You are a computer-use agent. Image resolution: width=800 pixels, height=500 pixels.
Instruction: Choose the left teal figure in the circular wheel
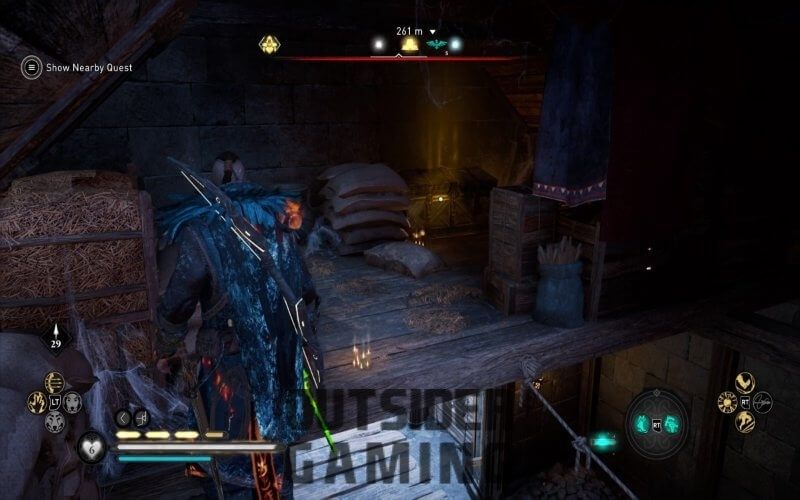pyautogui.click(x=642, y=424)
